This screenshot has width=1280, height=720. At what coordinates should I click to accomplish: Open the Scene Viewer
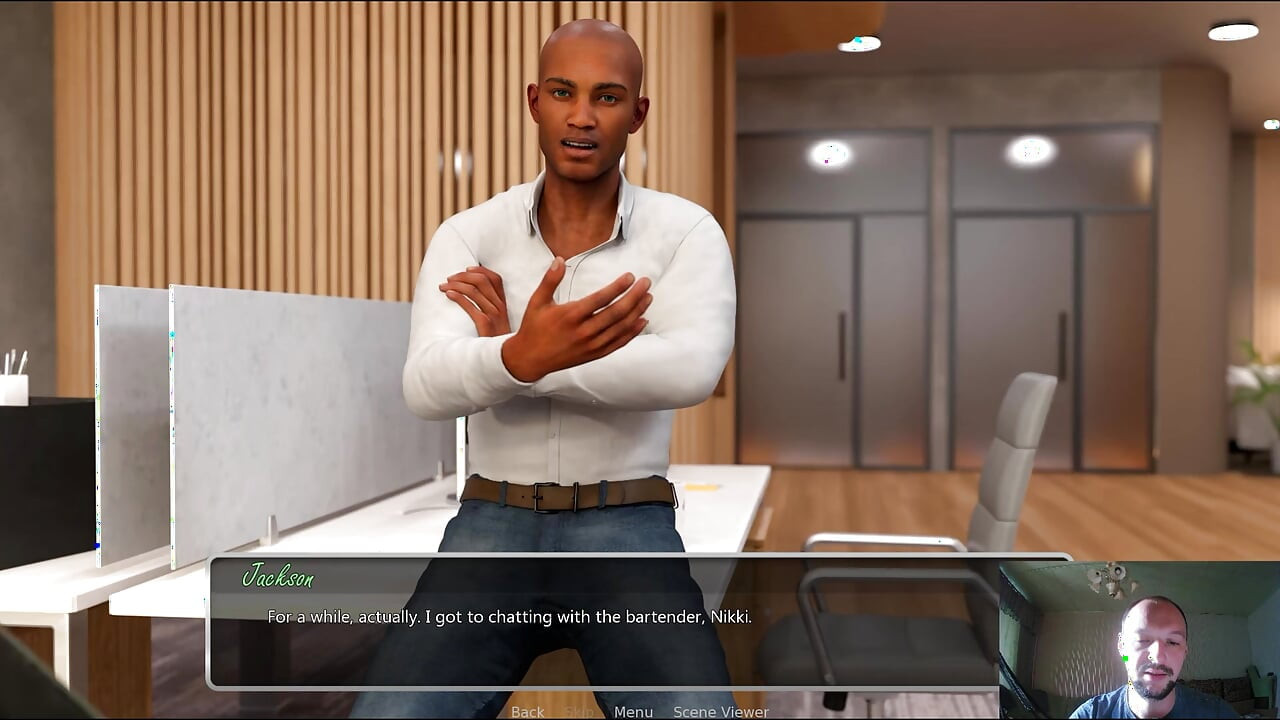point(720,712)
